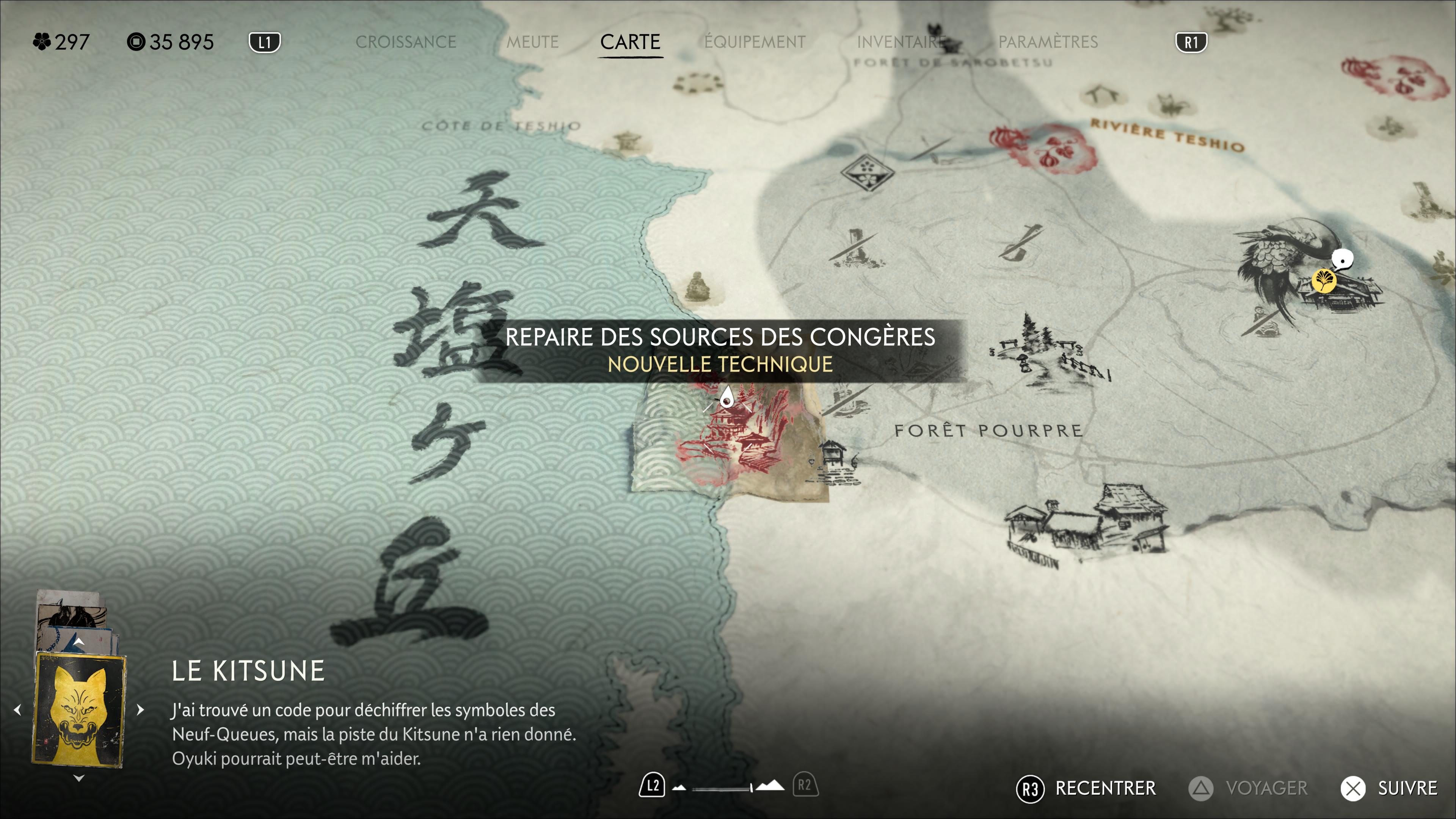Open the Meute tab
This screenshot has height=819, width=1456.
[532, 42]
